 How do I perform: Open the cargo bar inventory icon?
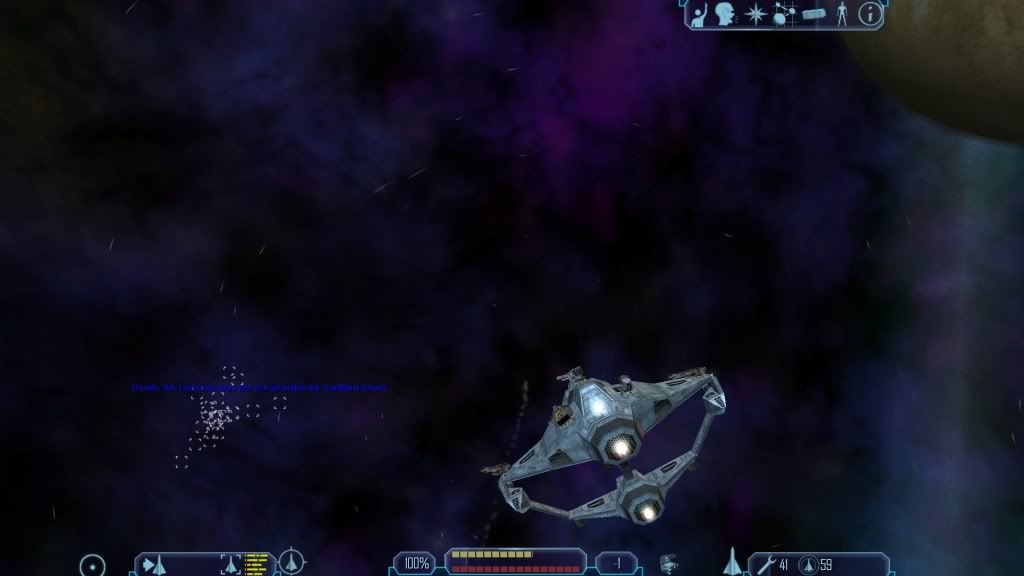coord(814,14)
